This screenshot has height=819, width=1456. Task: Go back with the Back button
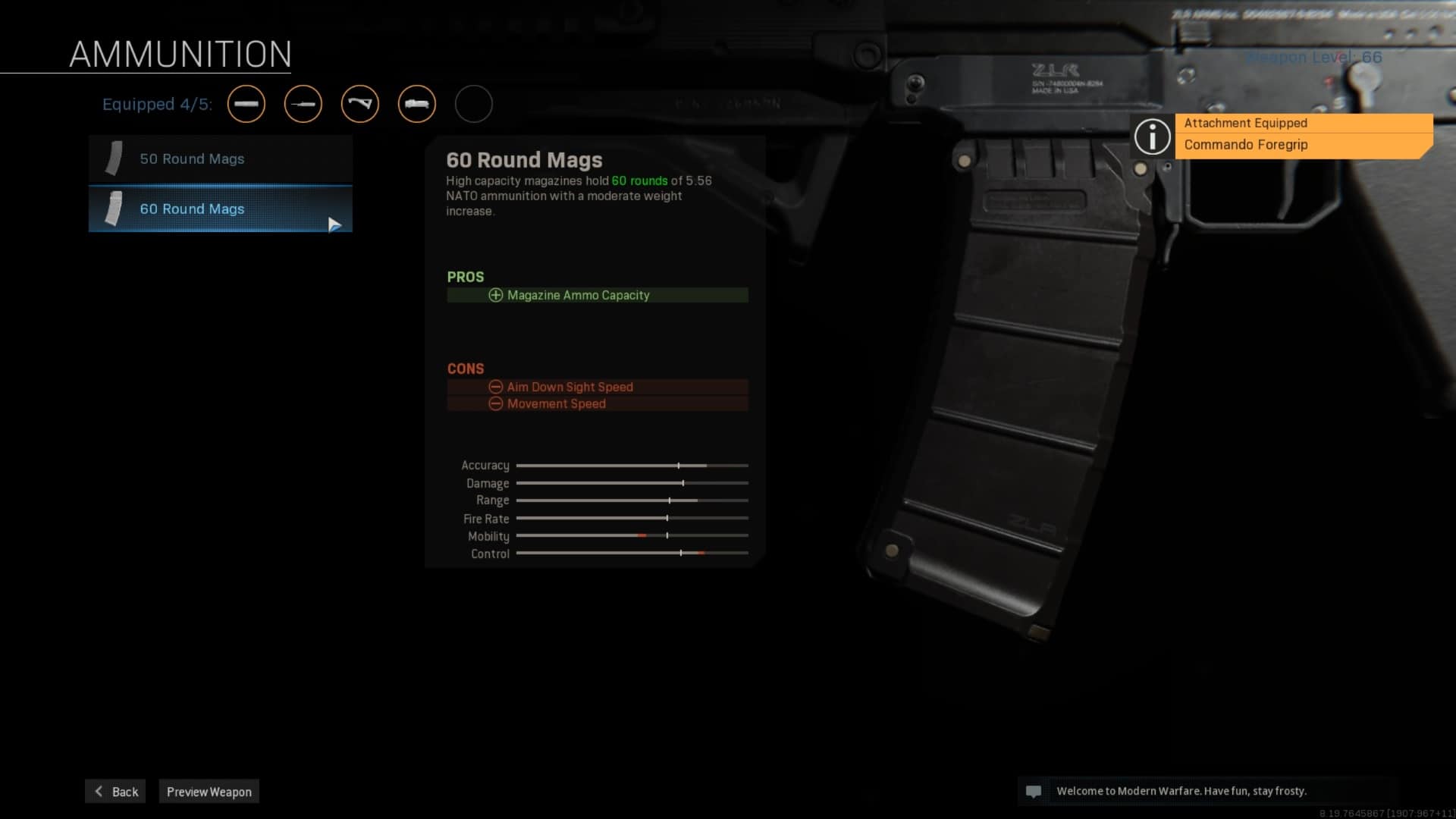[115, 792]
